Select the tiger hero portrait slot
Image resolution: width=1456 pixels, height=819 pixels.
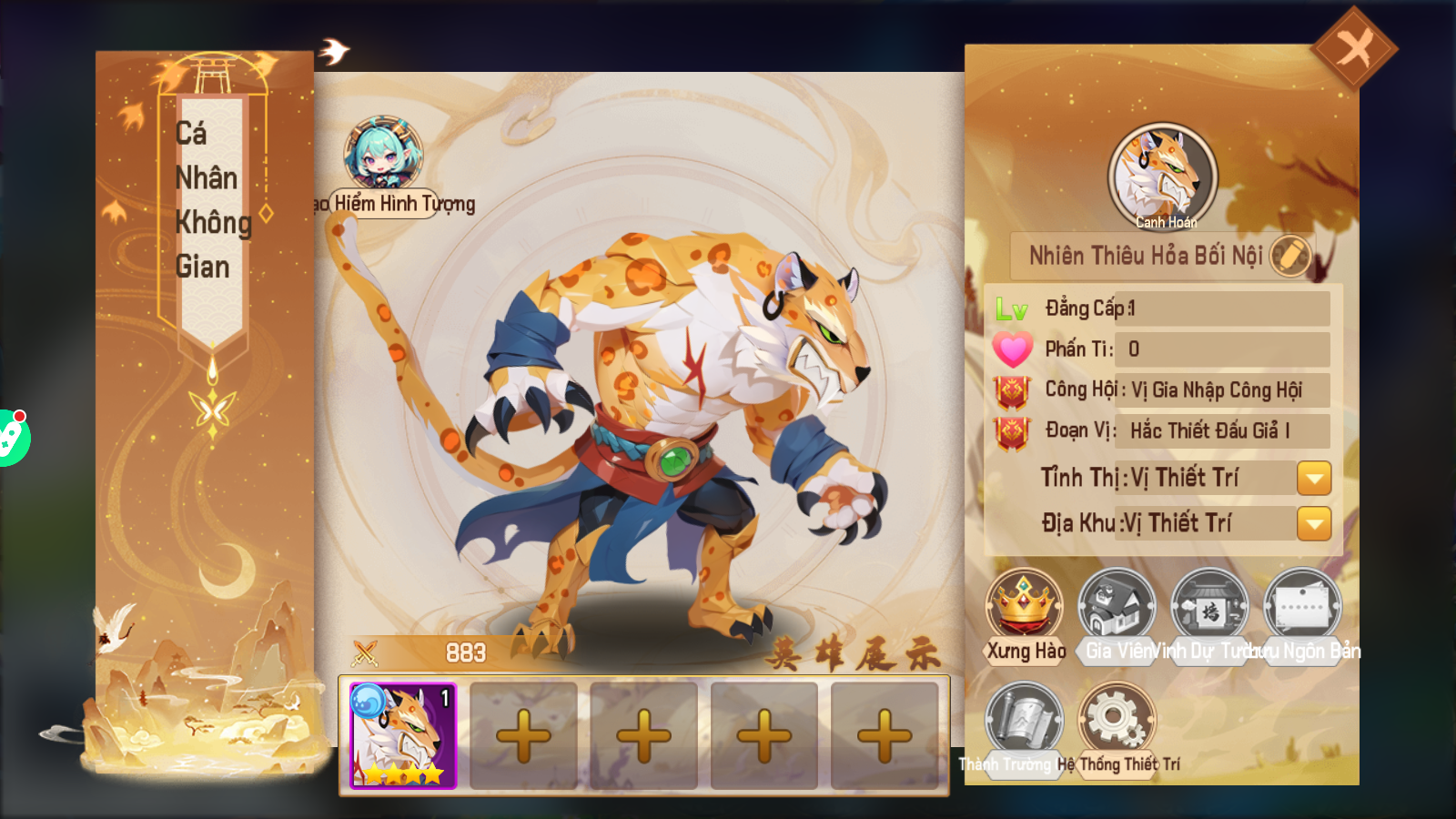point(403,735)
